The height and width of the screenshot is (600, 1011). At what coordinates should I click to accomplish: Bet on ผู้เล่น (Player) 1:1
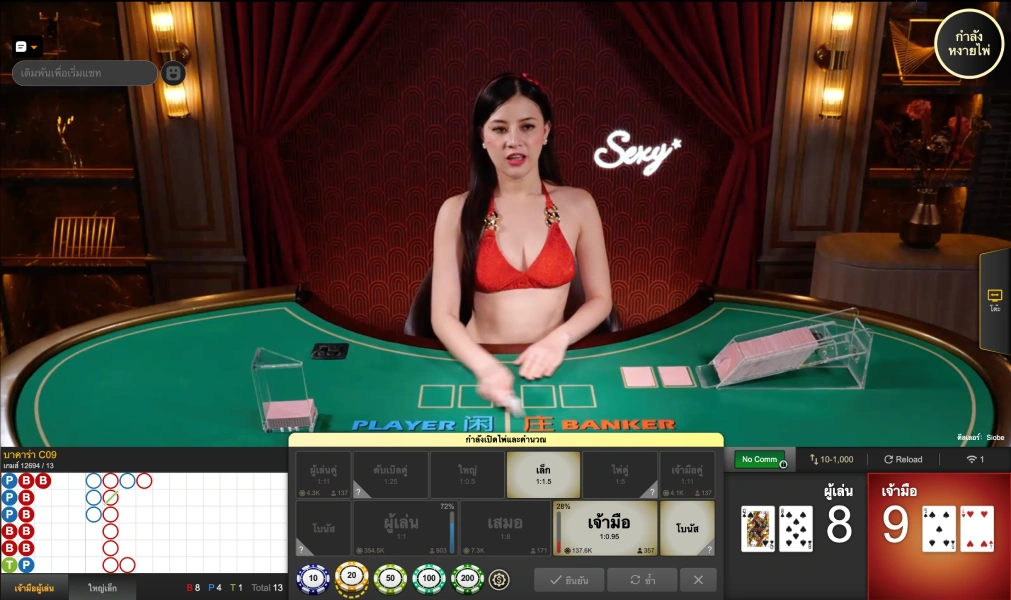click(400, 528)
